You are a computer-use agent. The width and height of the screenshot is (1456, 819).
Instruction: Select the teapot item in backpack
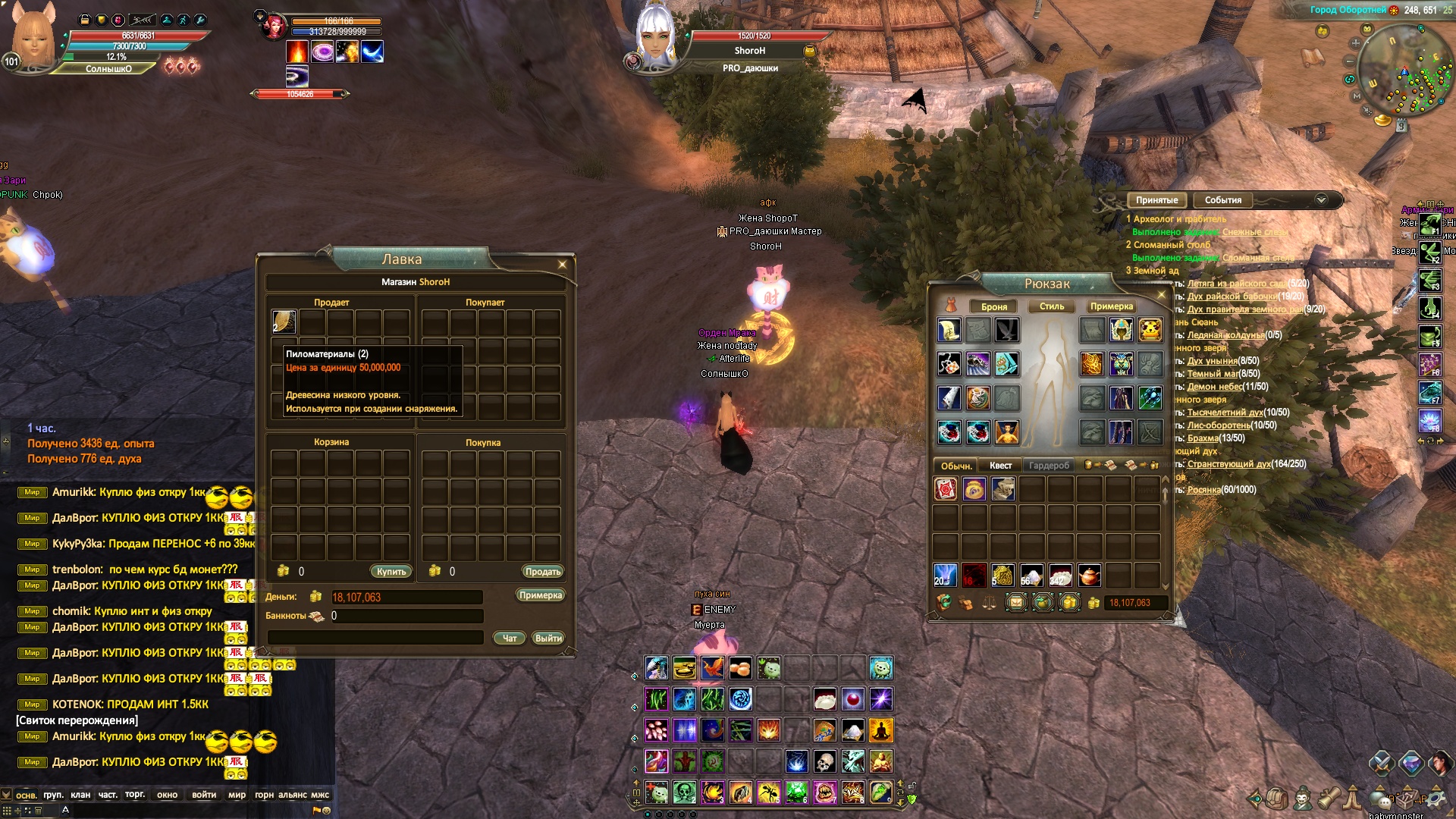click(1089, 576)
